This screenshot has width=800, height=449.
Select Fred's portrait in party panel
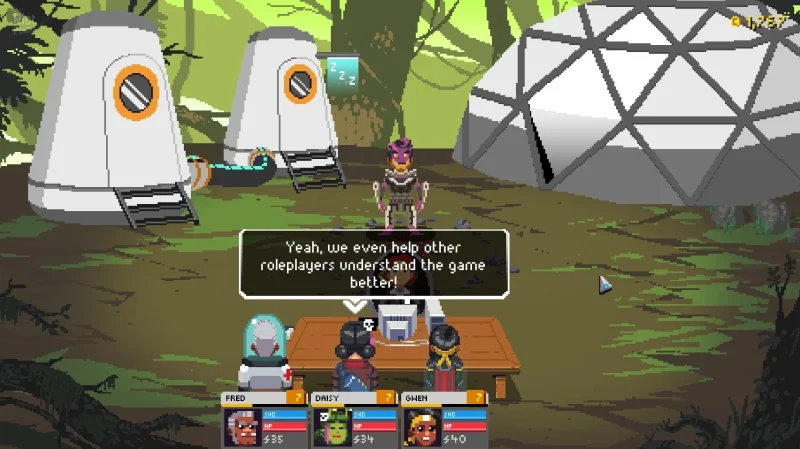coord(243,427)
